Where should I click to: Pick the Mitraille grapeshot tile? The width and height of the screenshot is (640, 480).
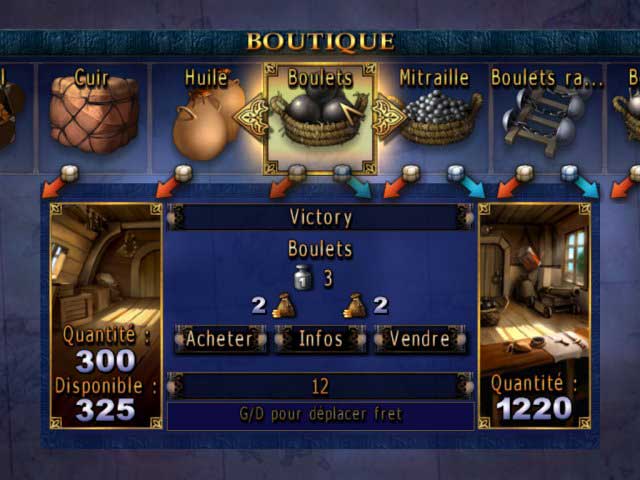(x=433, y=117)
